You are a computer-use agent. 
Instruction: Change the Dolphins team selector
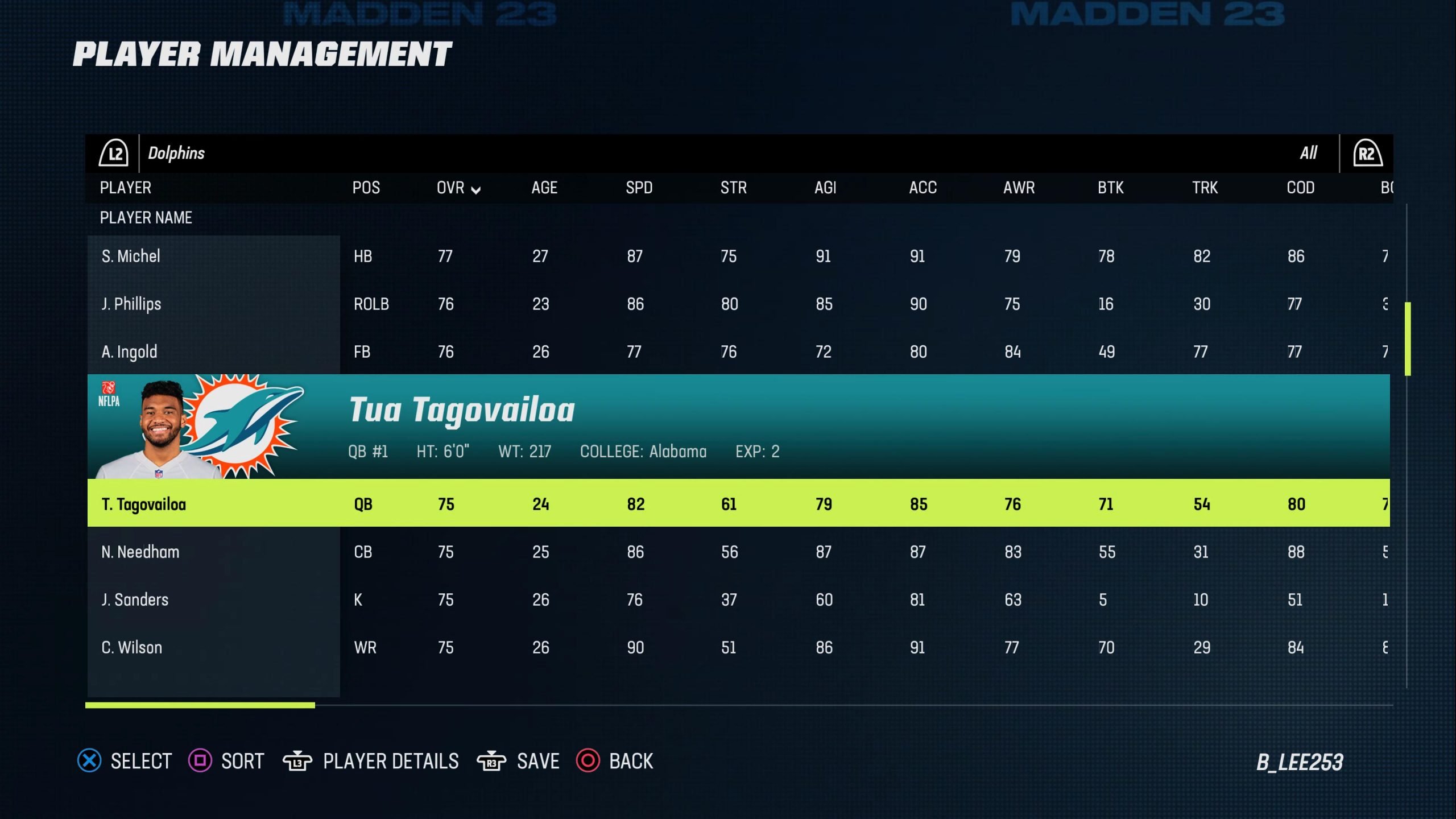(x=176, y=154)
